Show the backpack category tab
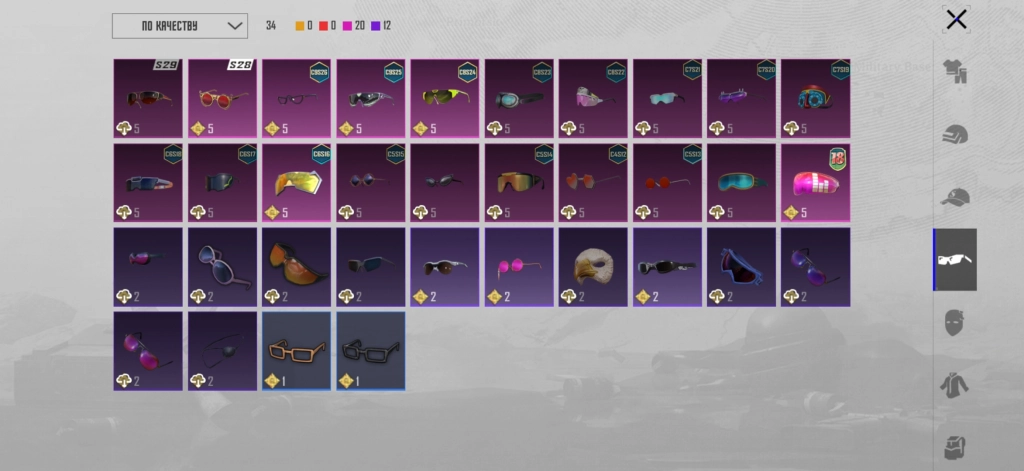This screenshot has height=471, width=1024. [x=956, y=445]
